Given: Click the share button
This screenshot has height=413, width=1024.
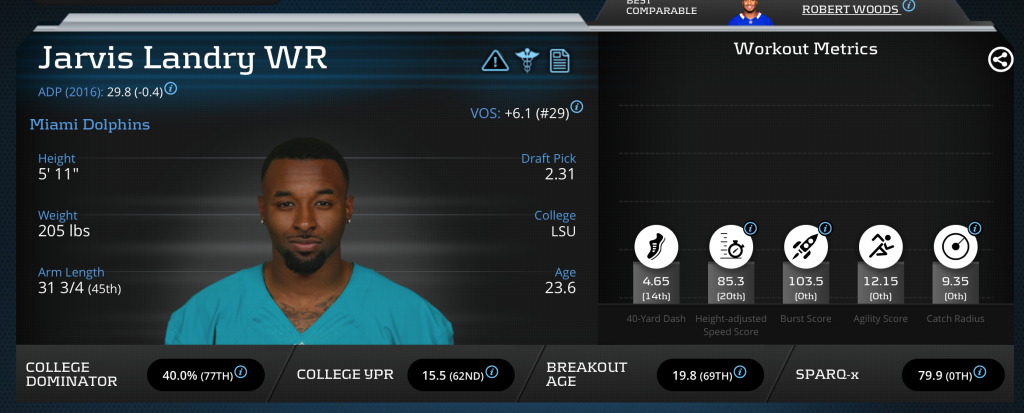Looking at the screenshot, I should point(1000,59).
